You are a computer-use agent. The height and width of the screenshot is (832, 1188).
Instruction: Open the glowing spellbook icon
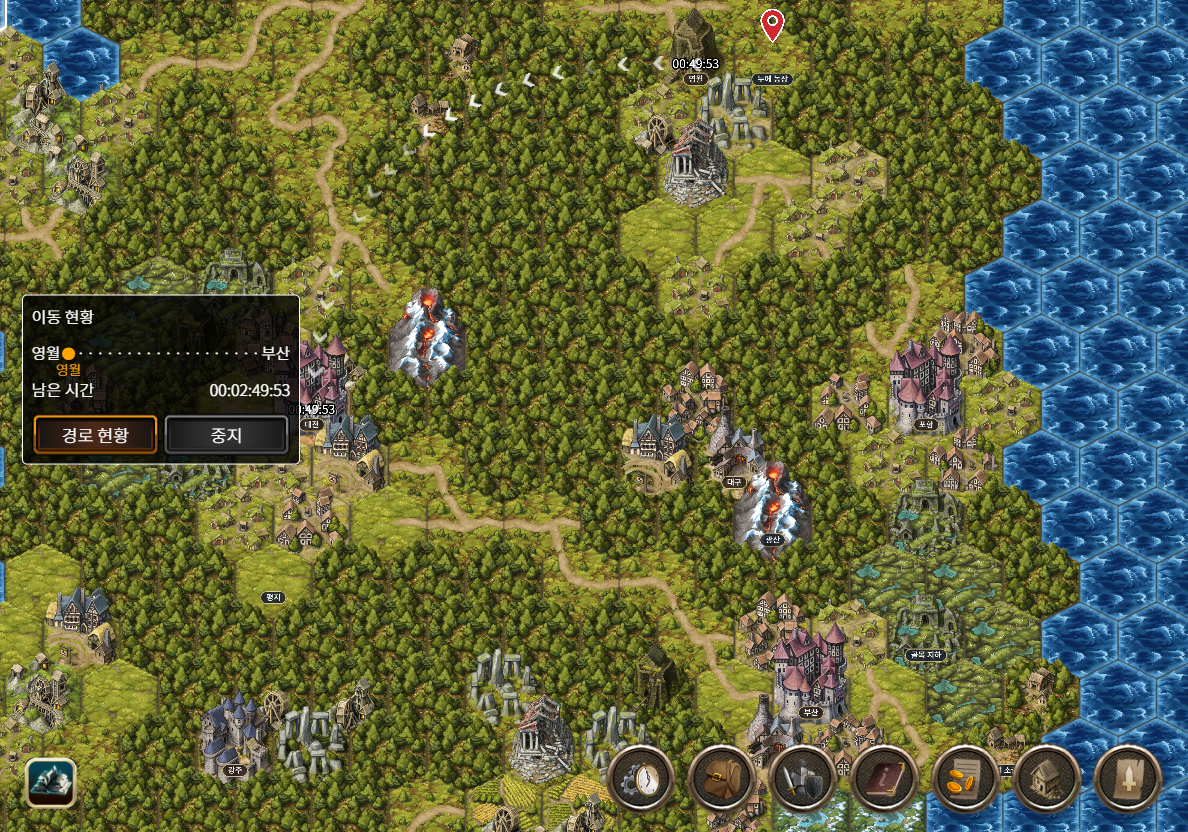pos(50,783)
